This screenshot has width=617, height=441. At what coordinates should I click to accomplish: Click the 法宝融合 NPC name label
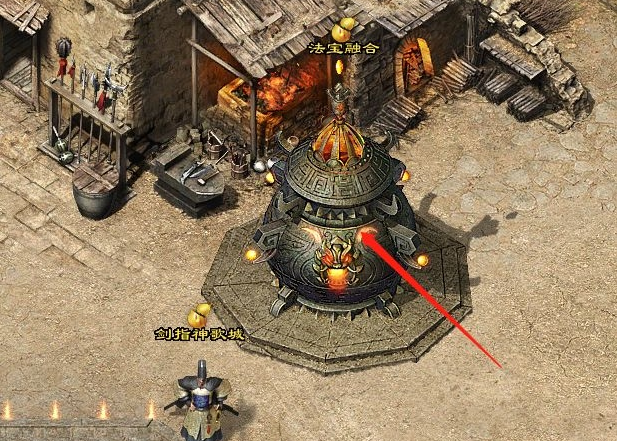pyautogui.click(x=341, y=48)
